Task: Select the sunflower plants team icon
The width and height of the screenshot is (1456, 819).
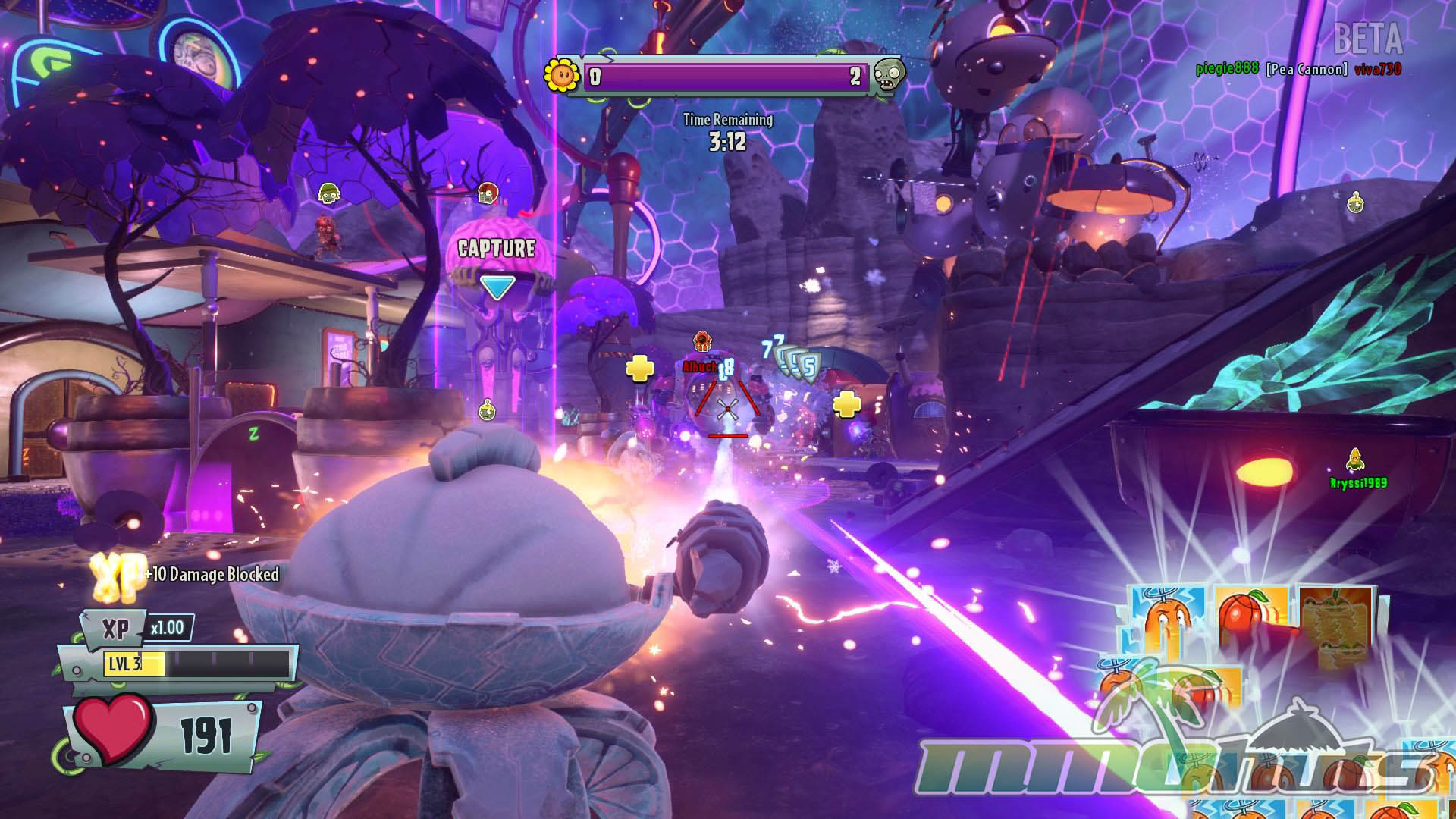Action: click(562, 74)
